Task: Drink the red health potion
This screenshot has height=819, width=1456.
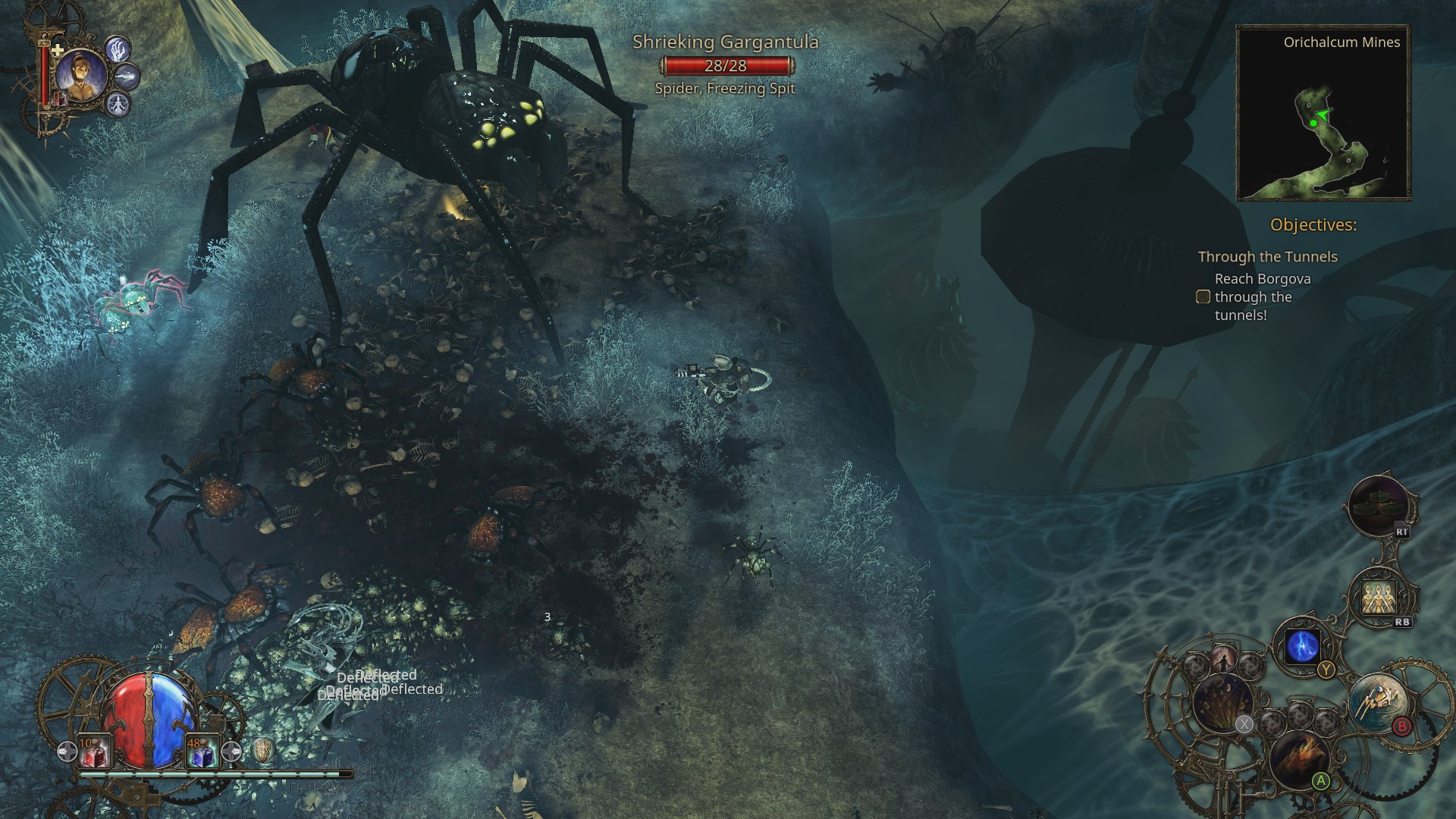Action: click(x=94, y=752)
